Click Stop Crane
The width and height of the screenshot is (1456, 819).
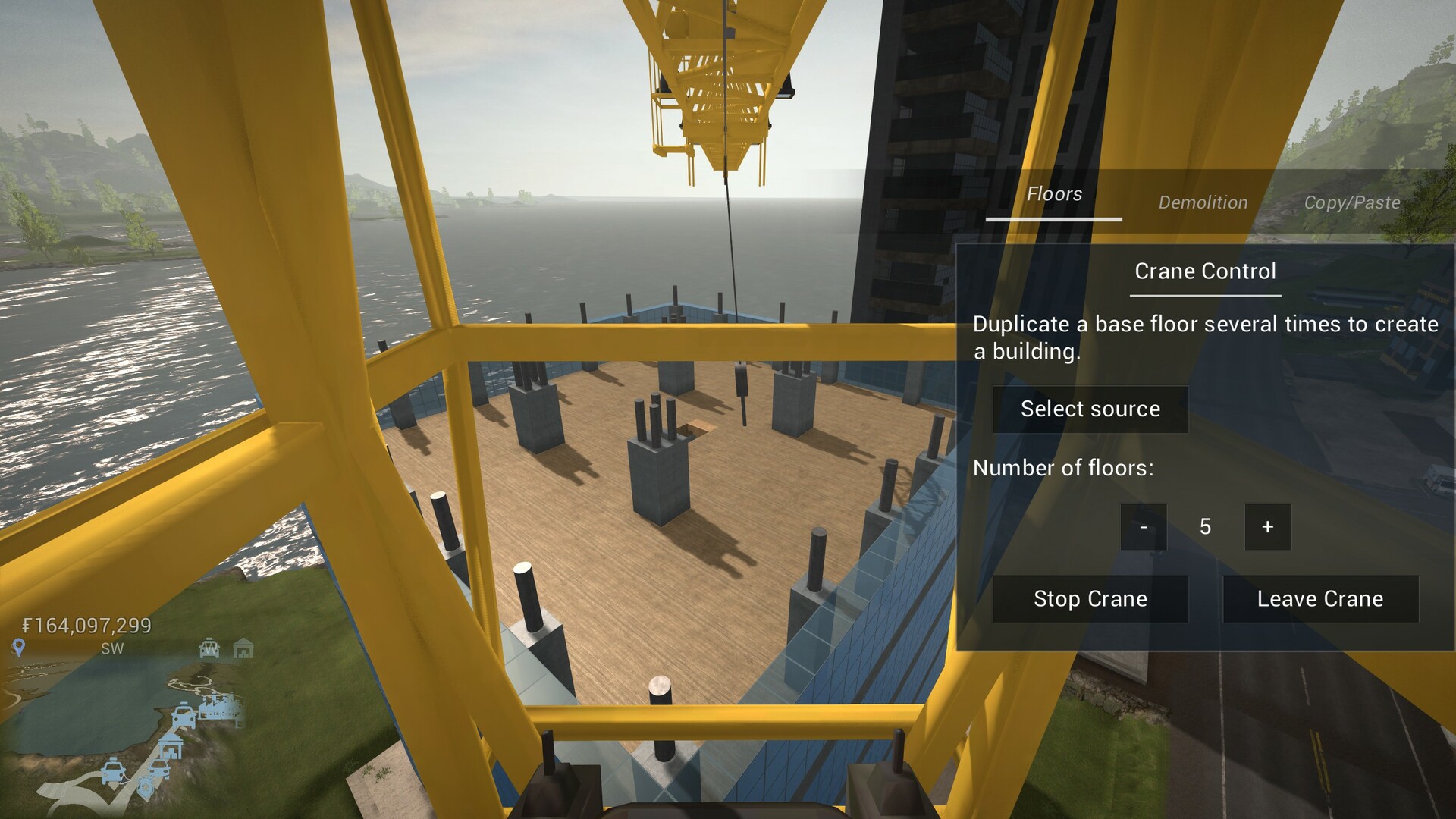click(x=1090, y=599)
